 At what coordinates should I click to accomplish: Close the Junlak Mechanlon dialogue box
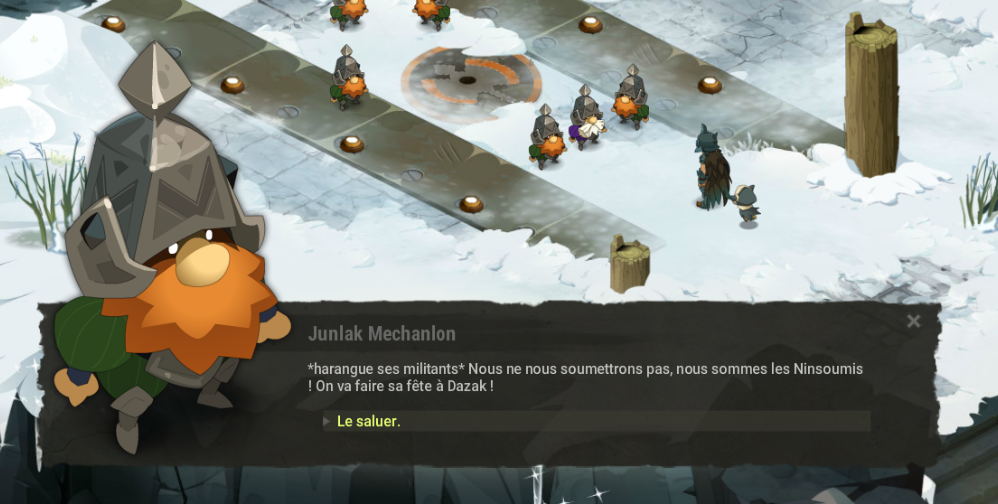(913, 321)
